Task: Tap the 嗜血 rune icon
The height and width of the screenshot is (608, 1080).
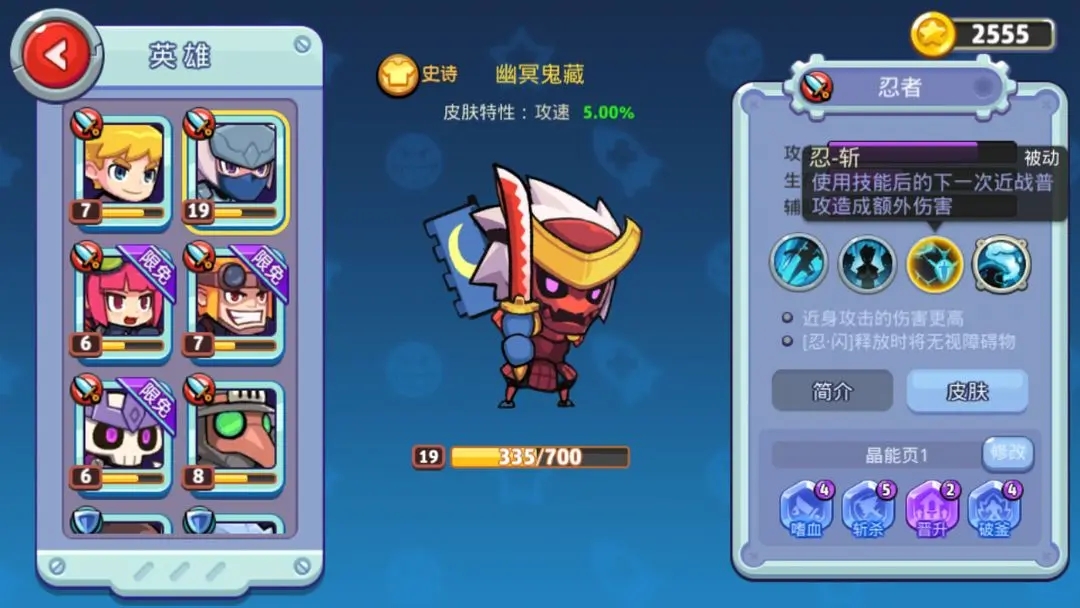Action: (806, 510)
